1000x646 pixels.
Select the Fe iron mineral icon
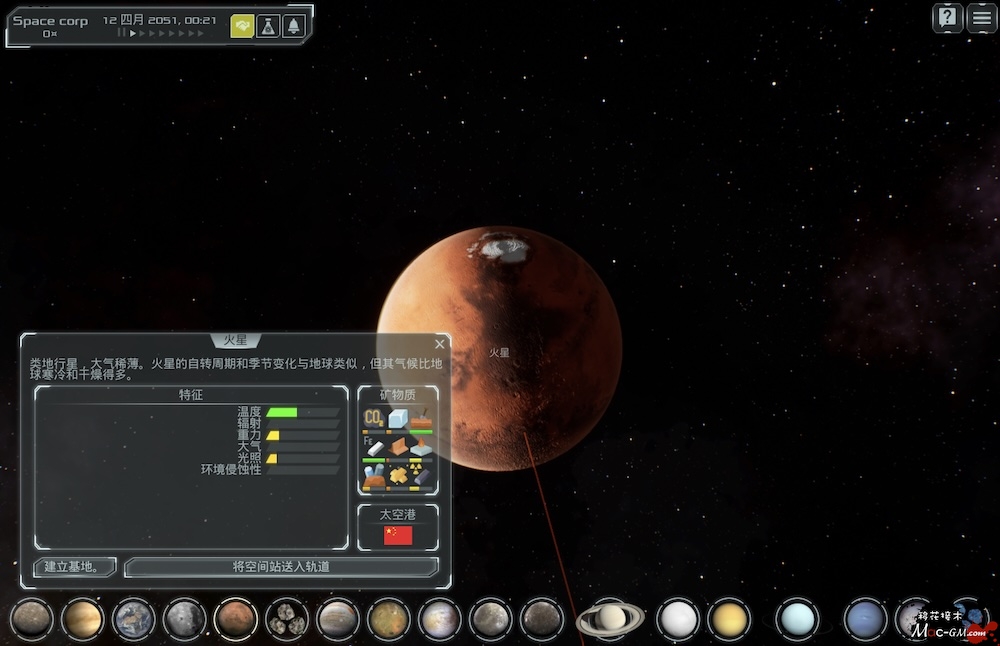click(x=374, y=447)
